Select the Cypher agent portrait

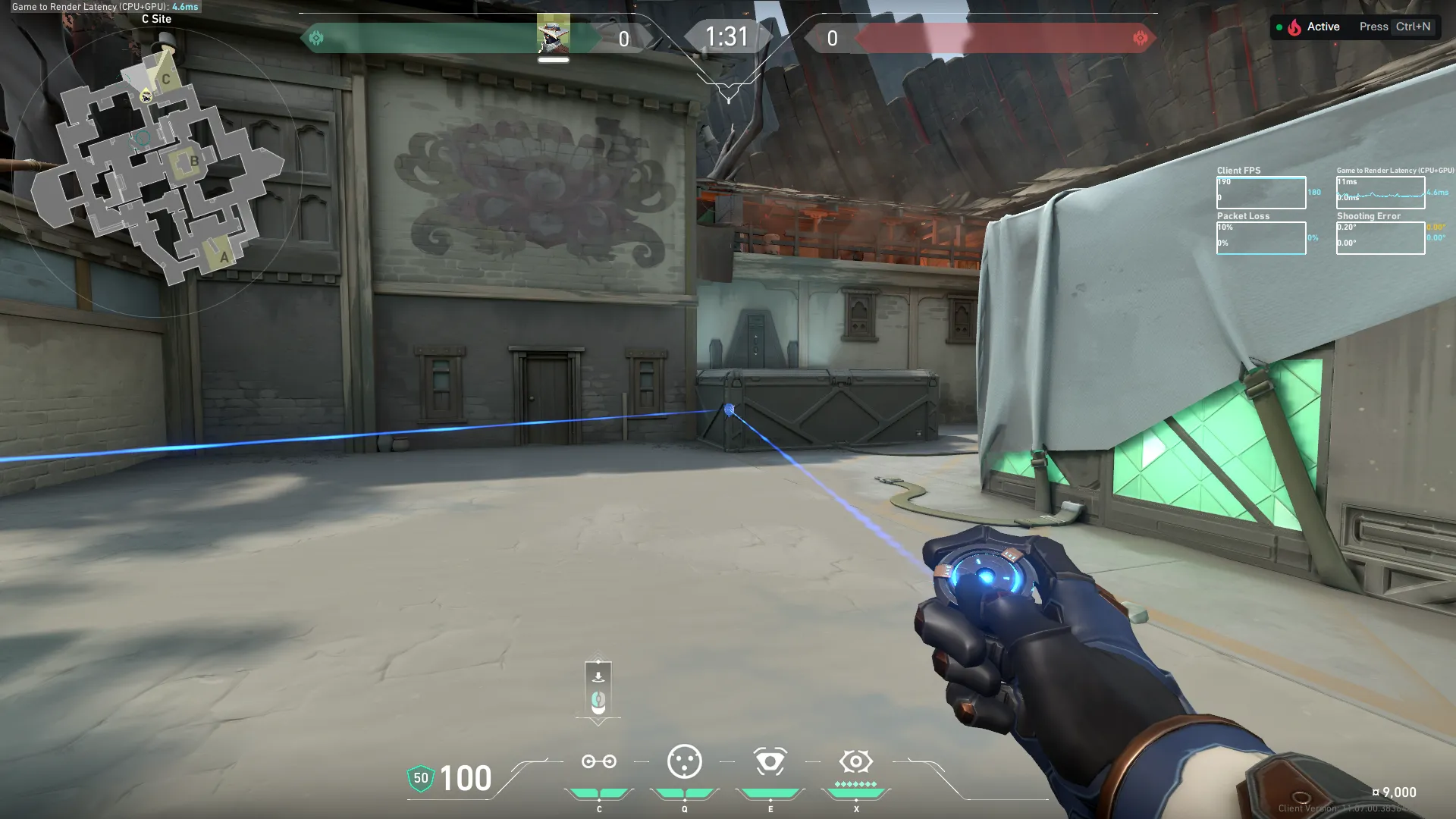(553, 35)
